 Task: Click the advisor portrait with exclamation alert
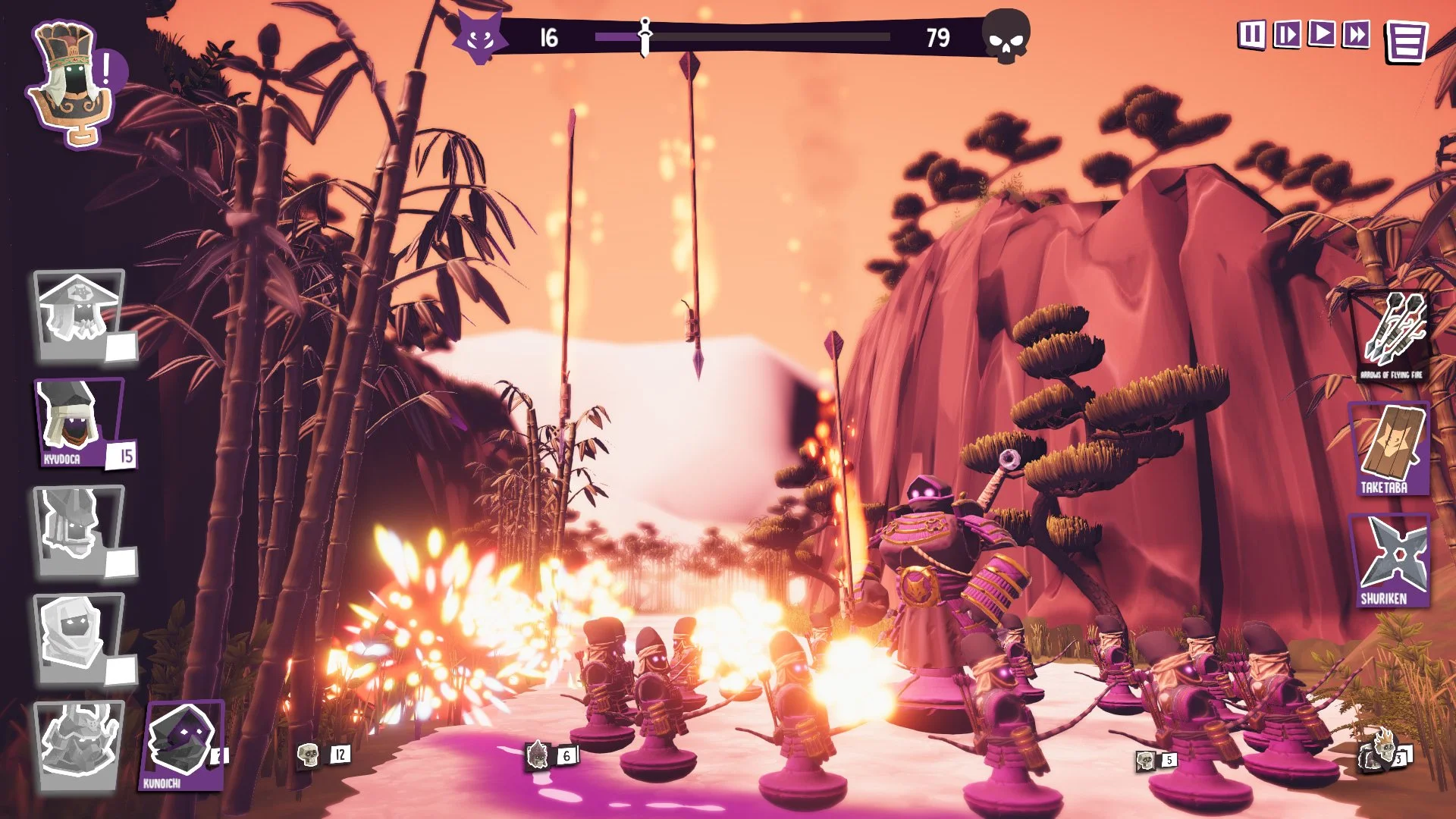72,83
